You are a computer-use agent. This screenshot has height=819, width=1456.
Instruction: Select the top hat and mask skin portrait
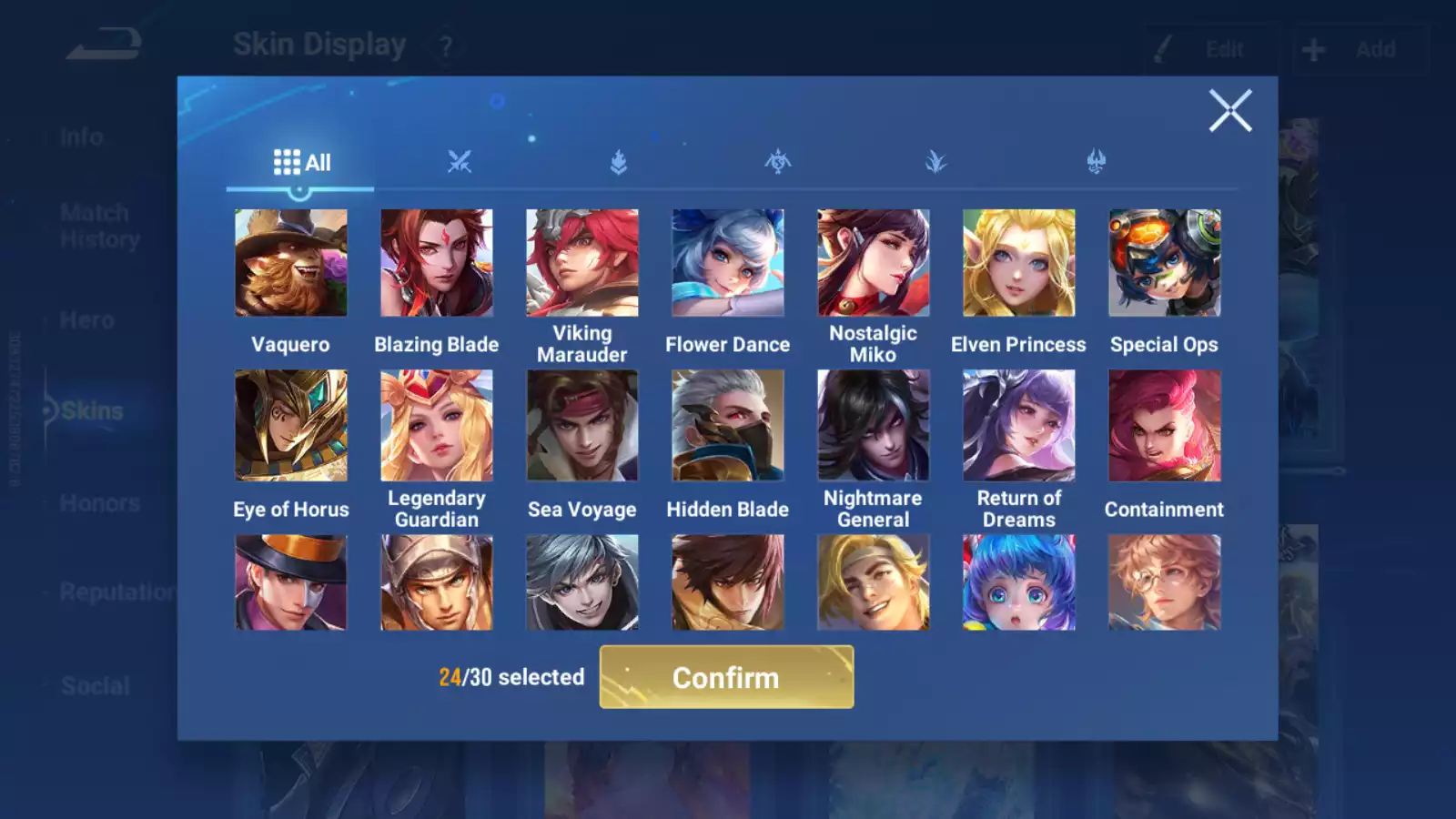[x=291, y=582]
